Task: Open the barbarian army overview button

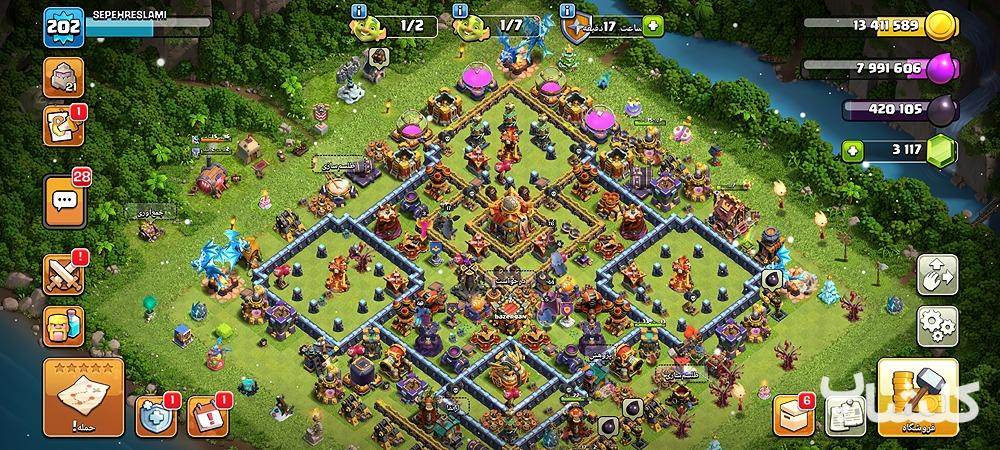Action: (x=64, y=326)
